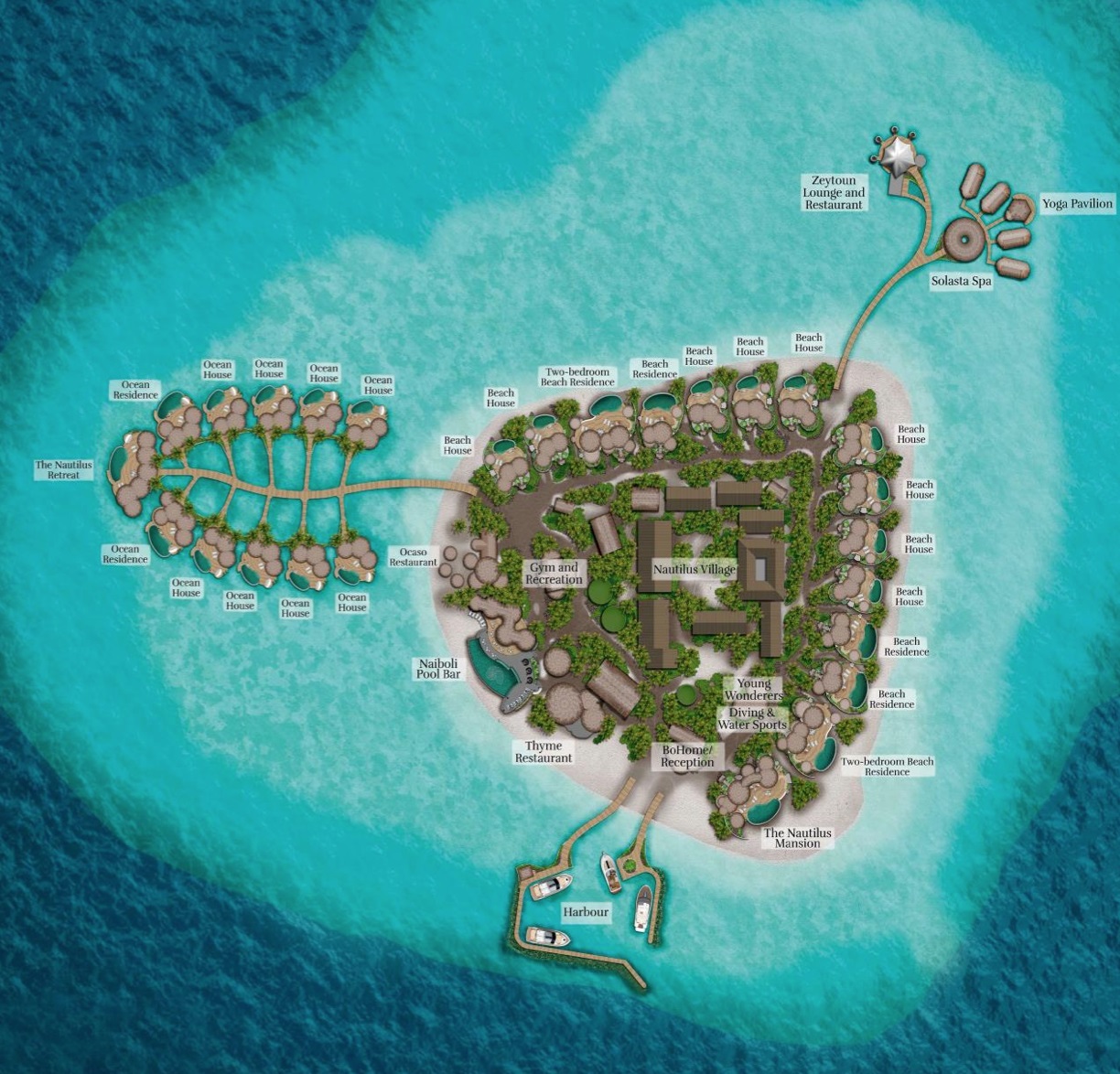Open the Zeytoun Lounge and Restaurant label
This screenshot has height=1074, width=1120.
point(834,193)
